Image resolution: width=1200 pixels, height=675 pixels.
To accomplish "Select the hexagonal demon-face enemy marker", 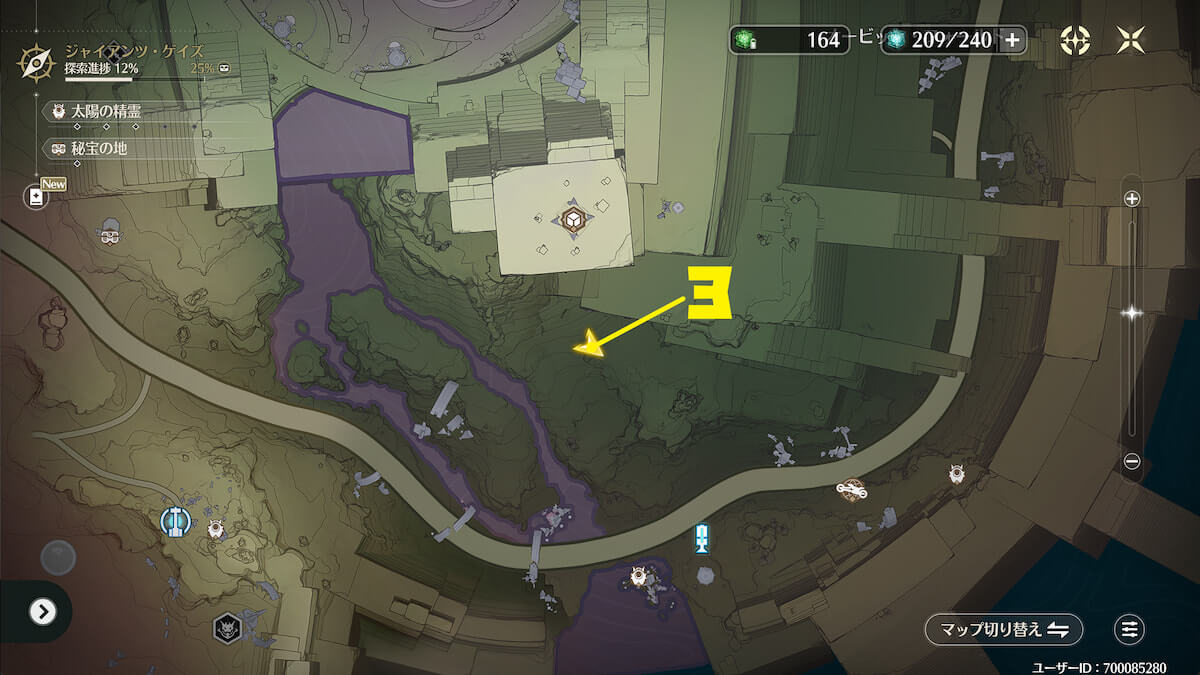I will click(x=227, y=628).
